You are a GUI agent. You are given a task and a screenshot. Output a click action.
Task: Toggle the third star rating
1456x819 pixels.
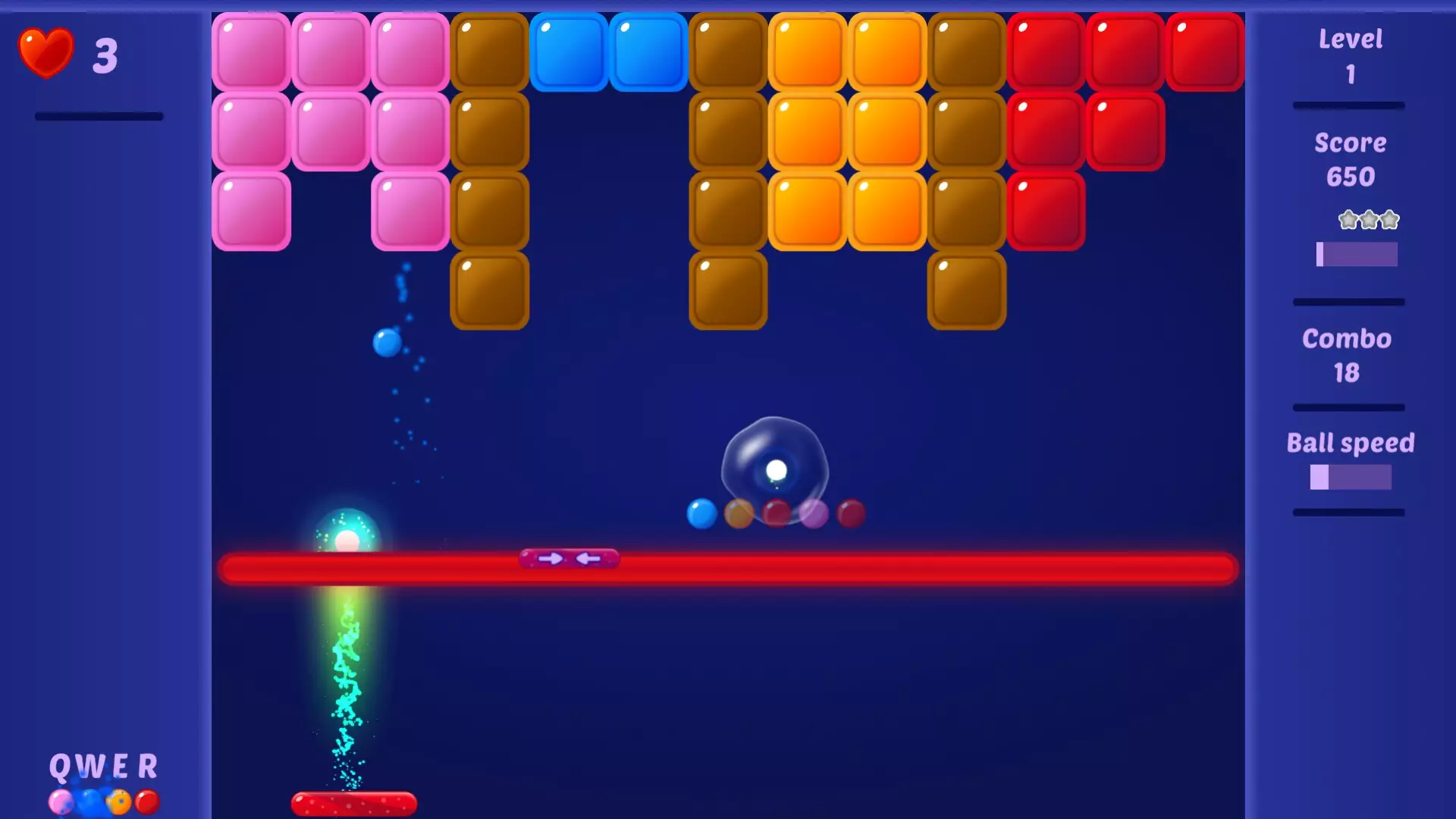(1389, 220)
